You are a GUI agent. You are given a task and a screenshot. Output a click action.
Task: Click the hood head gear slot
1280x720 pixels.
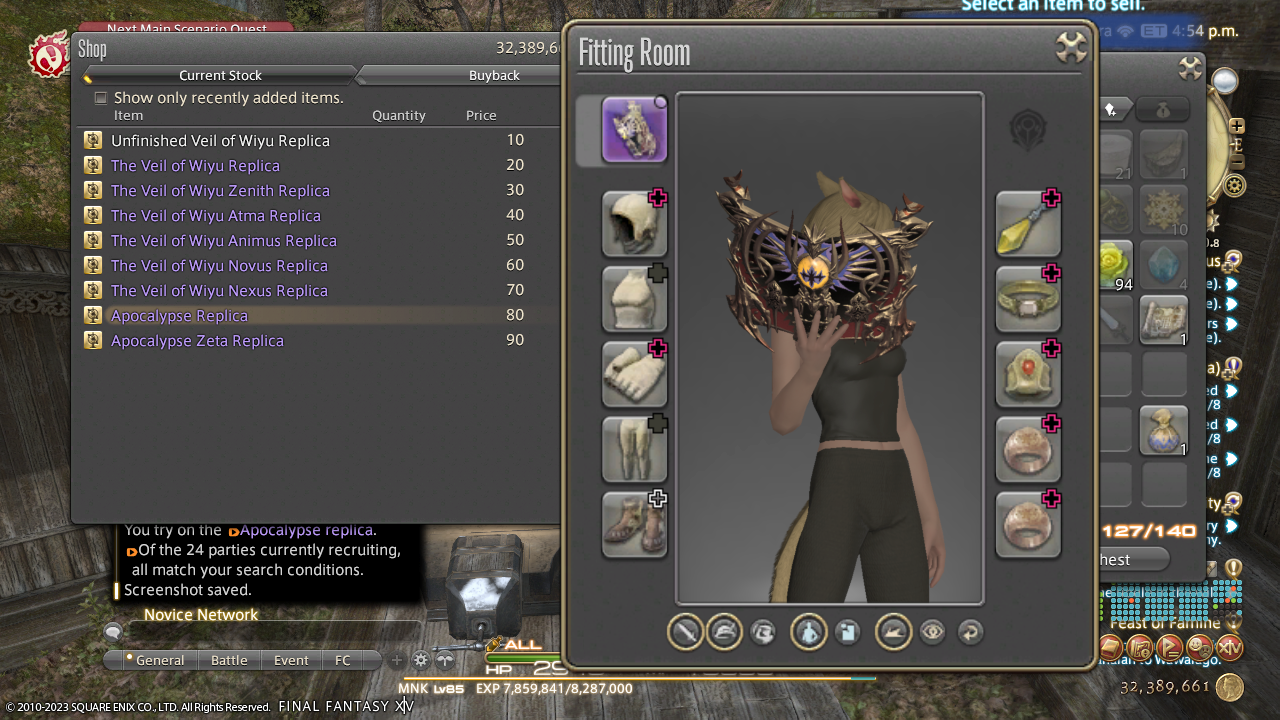(634, 224)
